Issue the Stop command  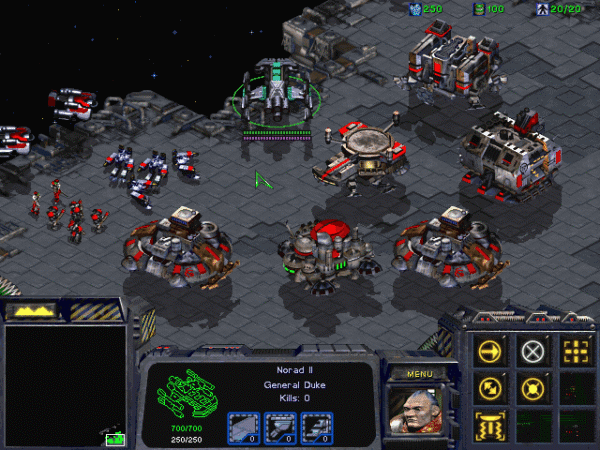click(532, 351)
